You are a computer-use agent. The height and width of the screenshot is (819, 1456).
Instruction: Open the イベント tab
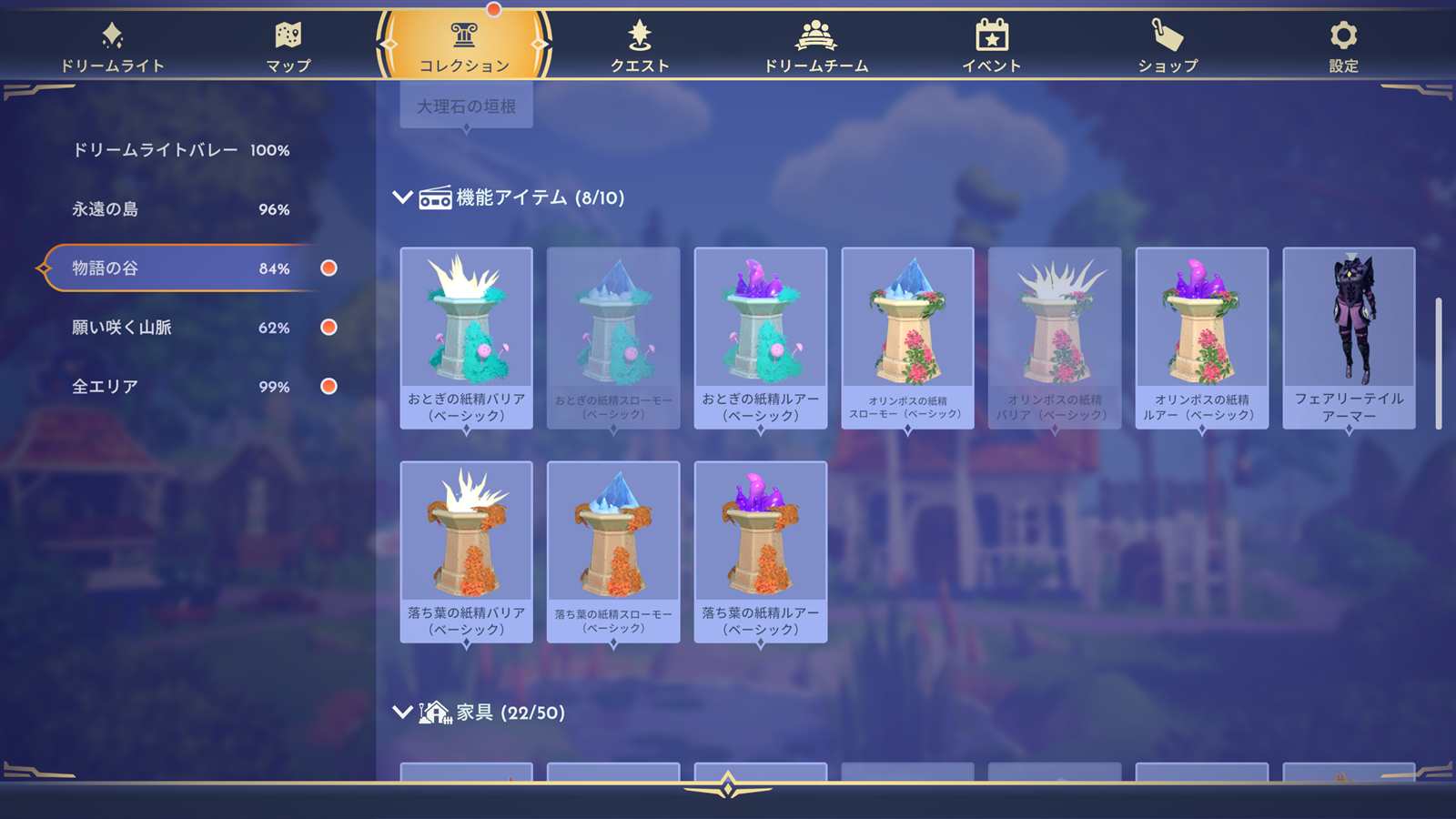pos(991,47)
